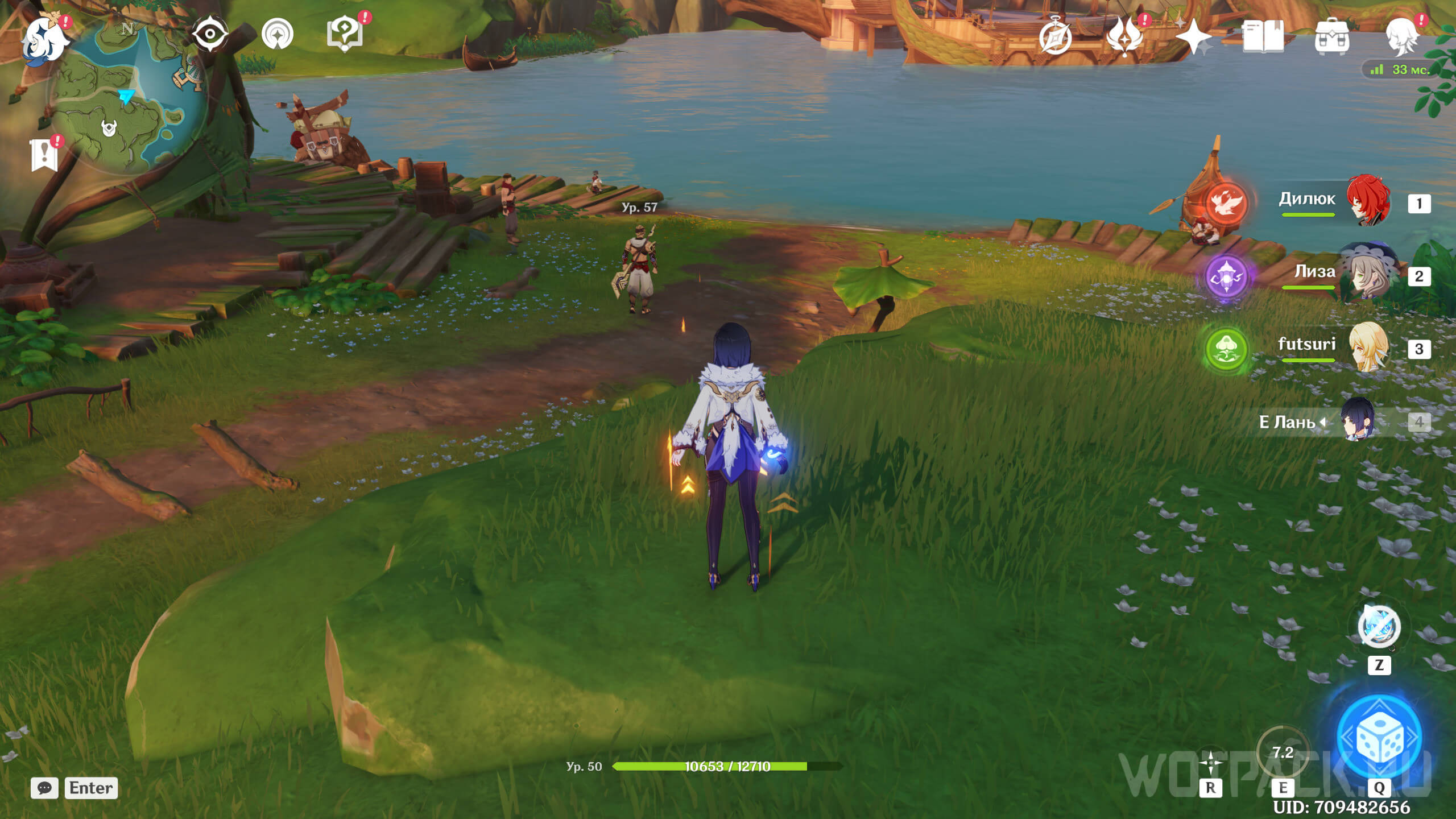
Task: Open the Adventurer Handbook compass icon
Action: coord(1055,37)
